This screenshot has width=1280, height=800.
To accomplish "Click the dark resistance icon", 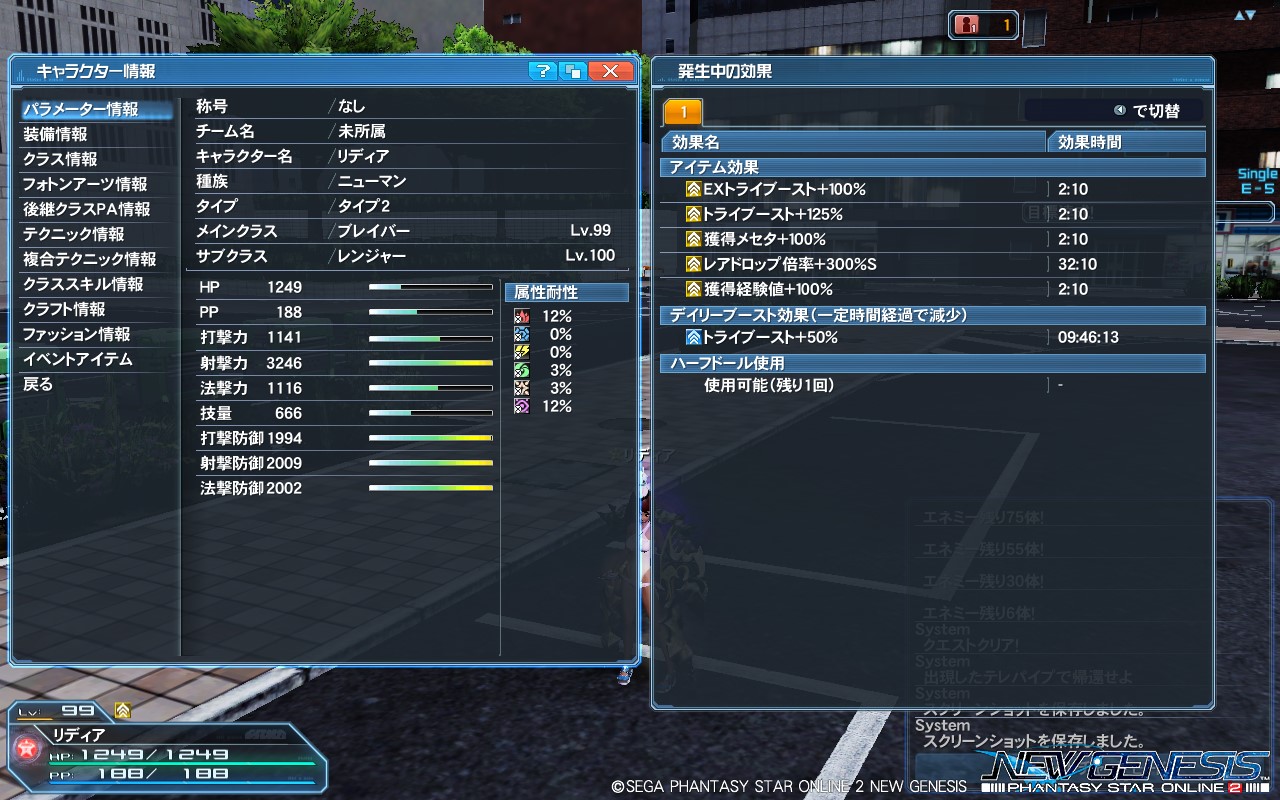I will coord(522,405).
